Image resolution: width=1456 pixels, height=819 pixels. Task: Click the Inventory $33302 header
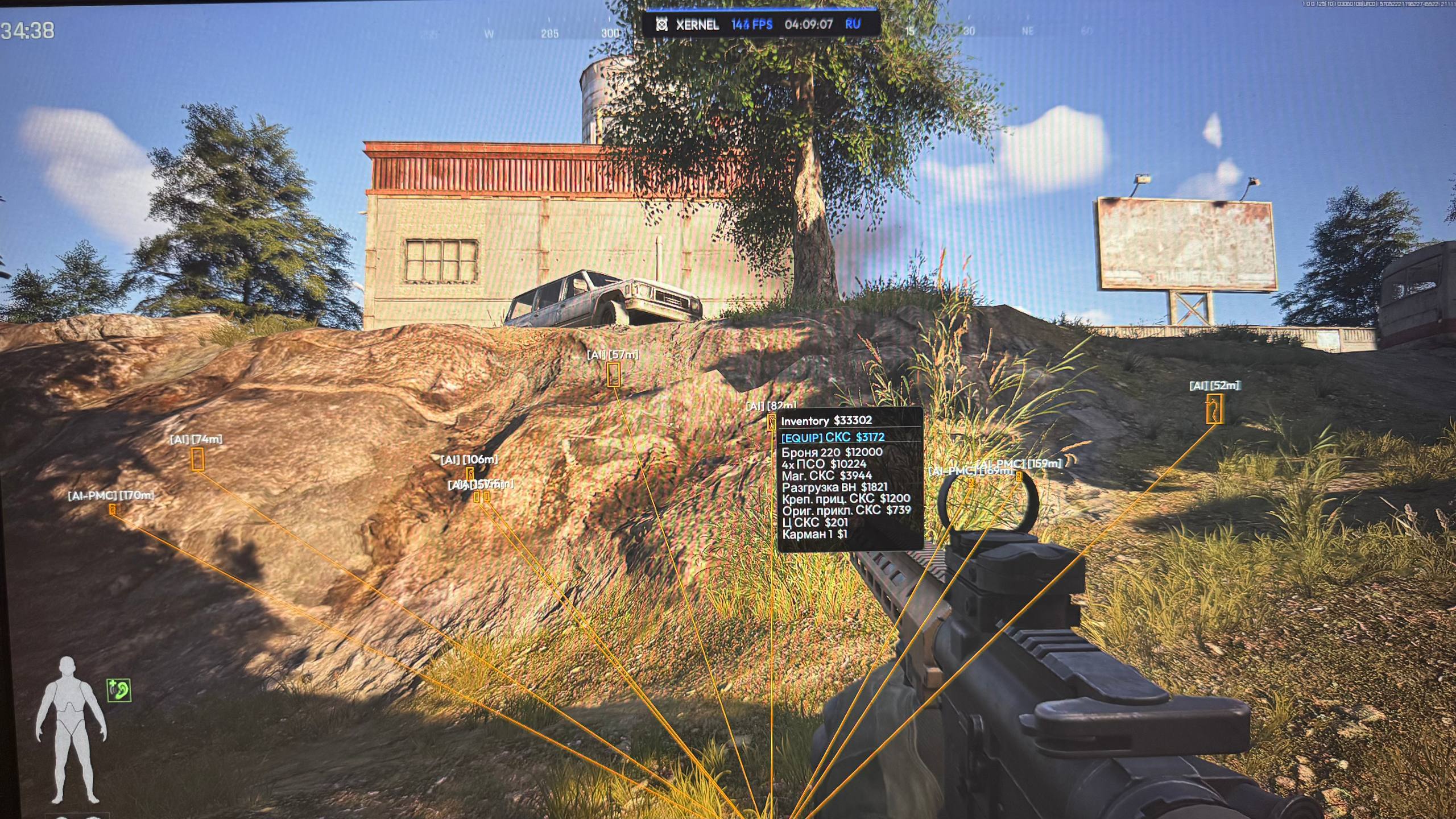click(826, 421)
